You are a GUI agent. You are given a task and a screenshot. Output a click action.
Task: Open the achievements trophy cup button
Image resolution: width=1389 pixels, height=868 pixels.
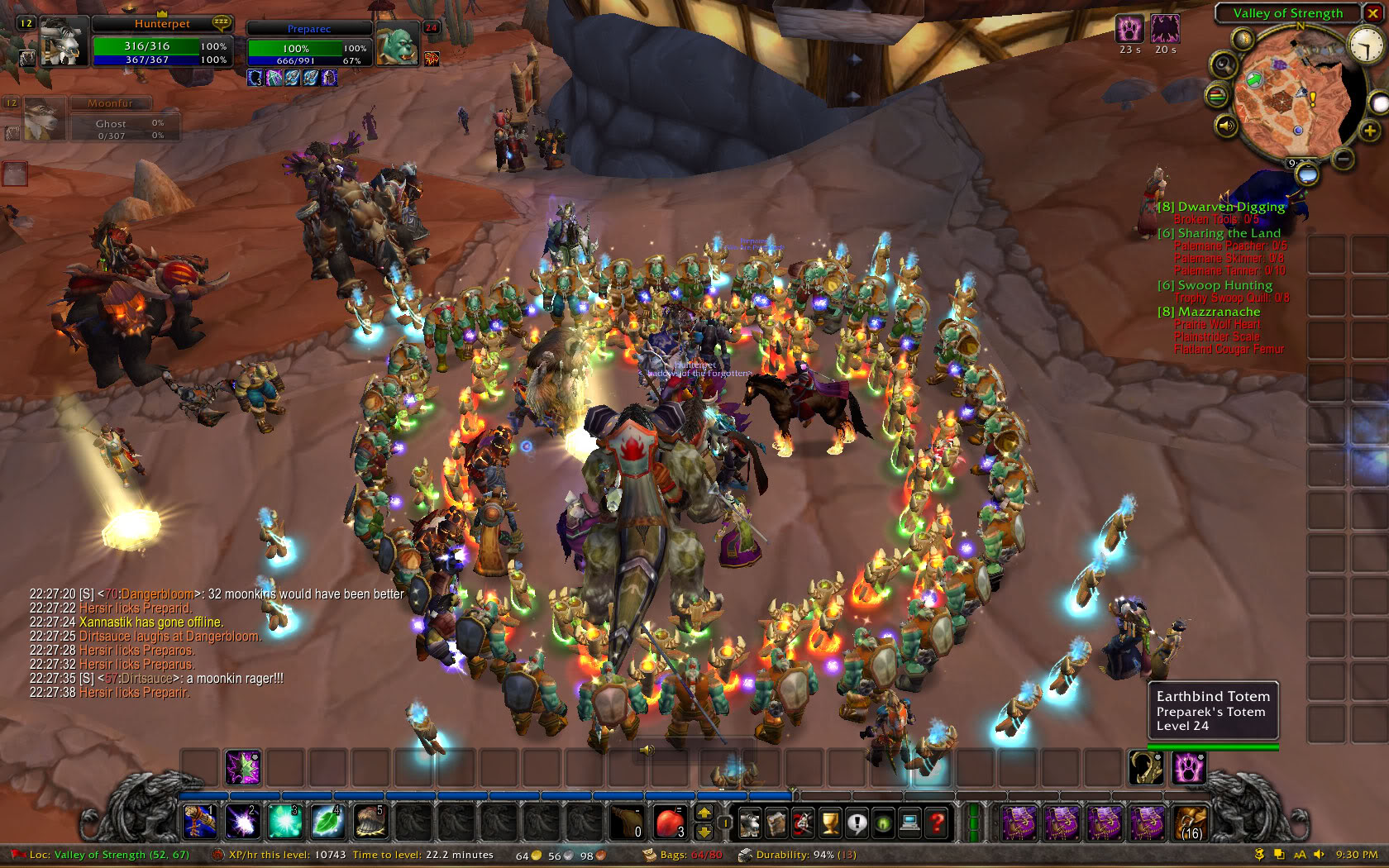[x=829, y=823]
